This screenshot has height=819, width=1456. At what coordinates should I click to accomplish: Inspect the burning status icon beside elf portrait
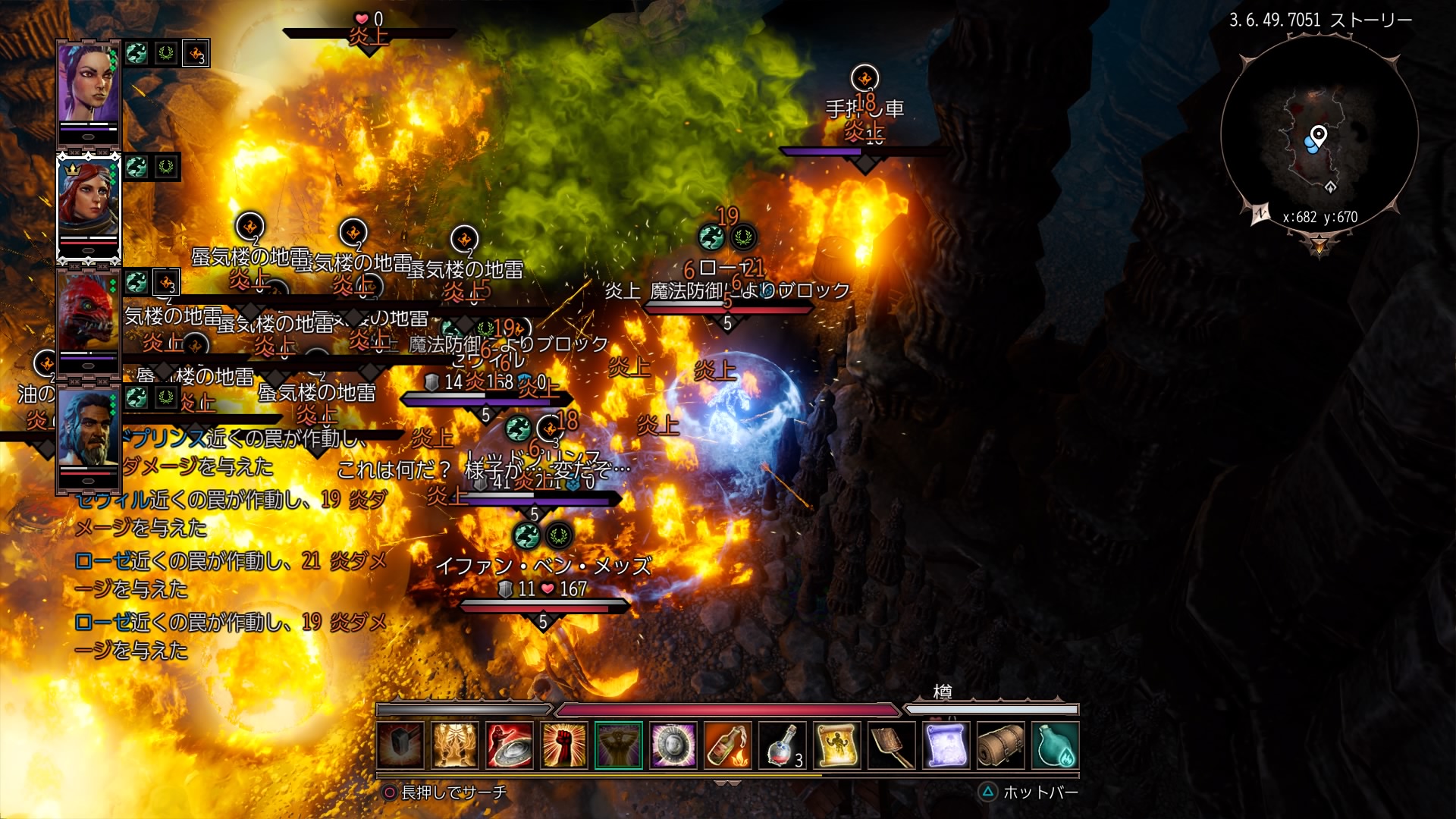[196, 54]
